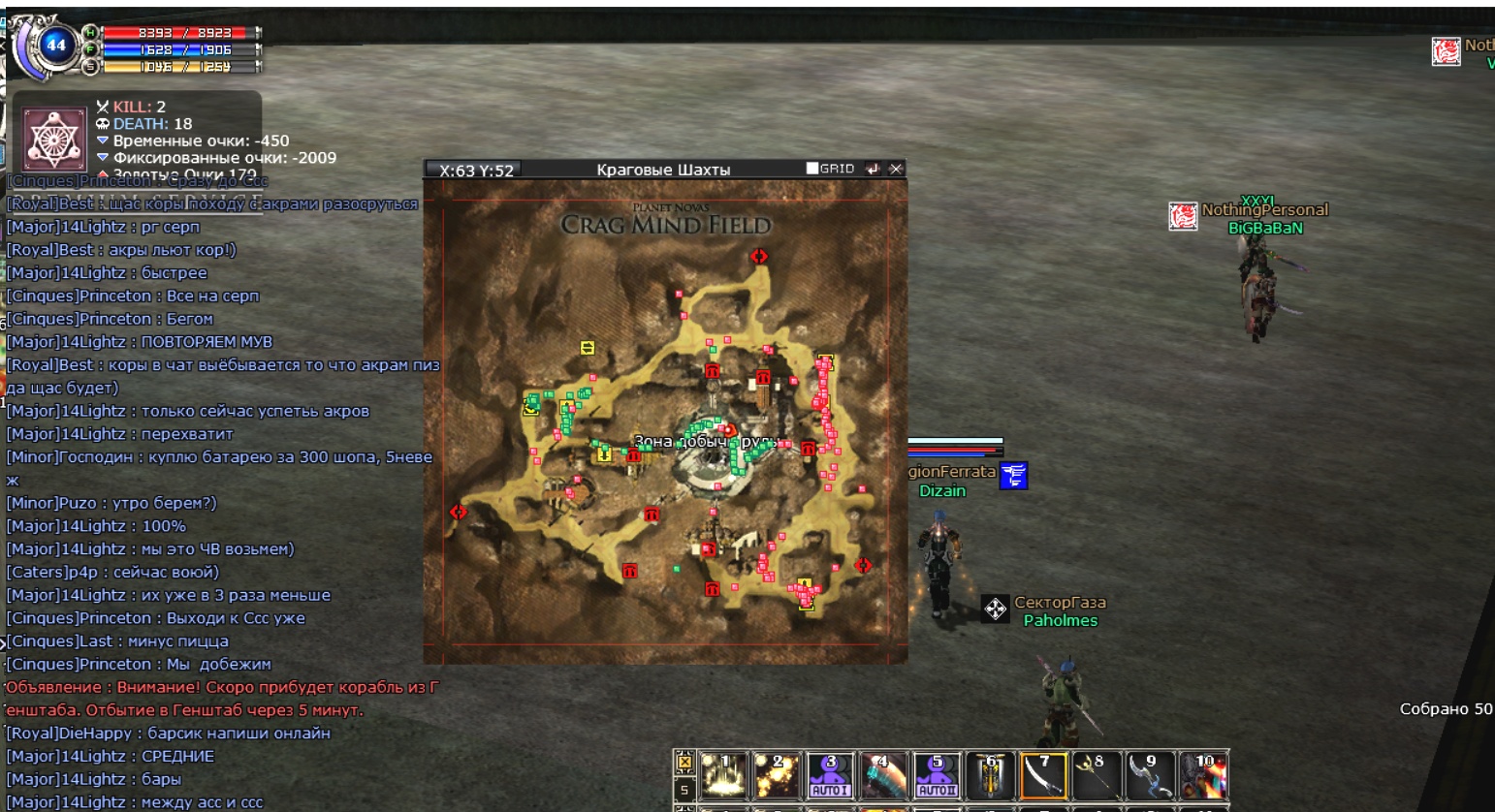Viewport: 1495px width, 812px height.
Task: Use the fiery skill in slot 10
Action: click(1203, 775)
